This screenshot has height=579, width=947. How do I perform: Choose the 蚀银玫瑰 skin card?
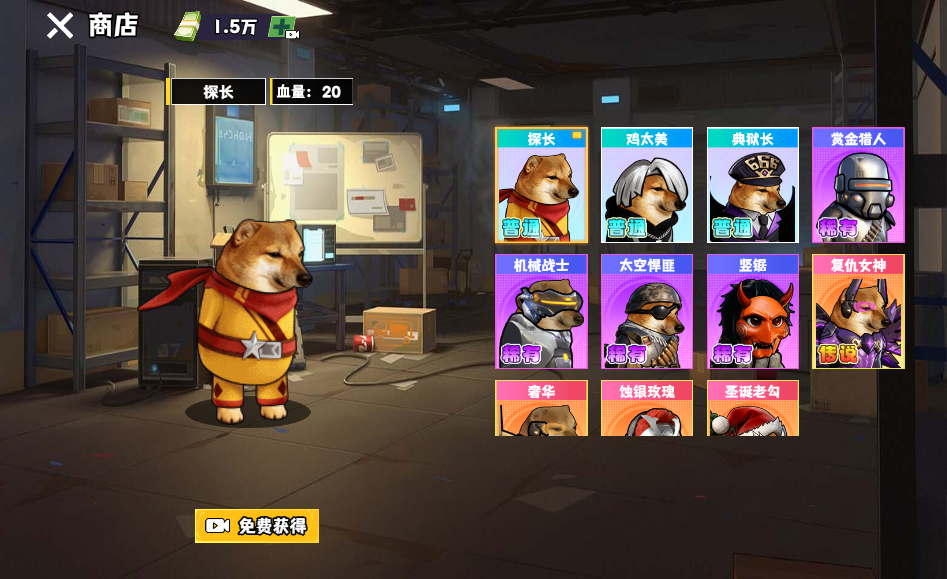(x=647, y=409)
